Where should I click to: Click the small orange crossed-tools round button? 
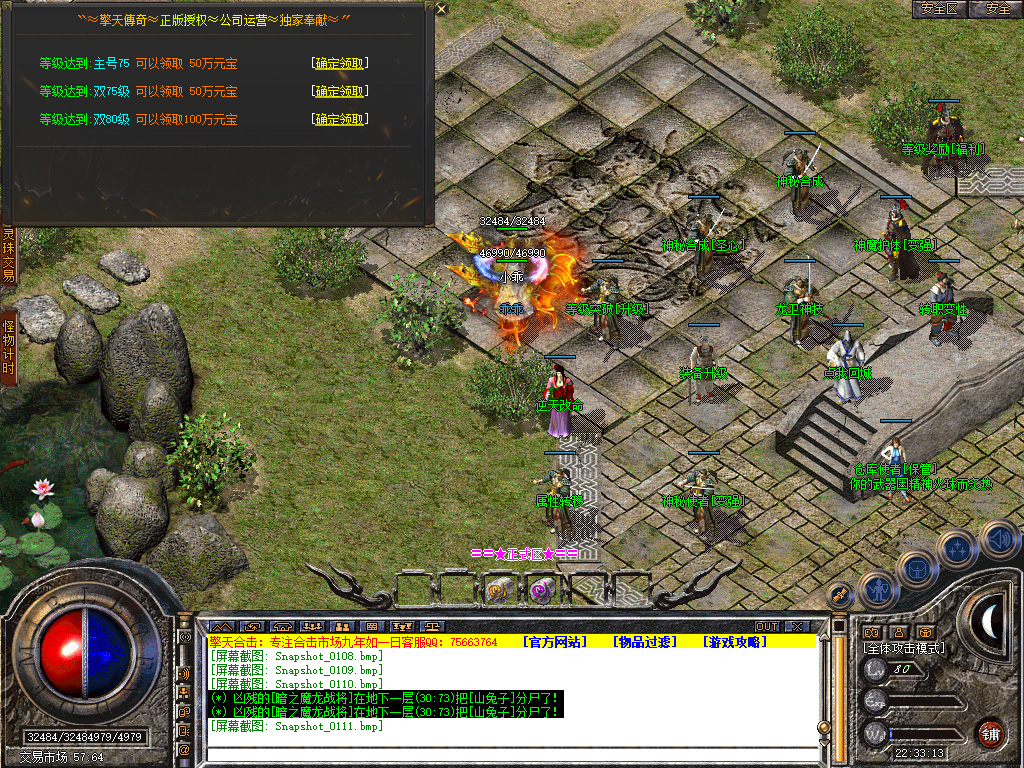click(841, 594)
